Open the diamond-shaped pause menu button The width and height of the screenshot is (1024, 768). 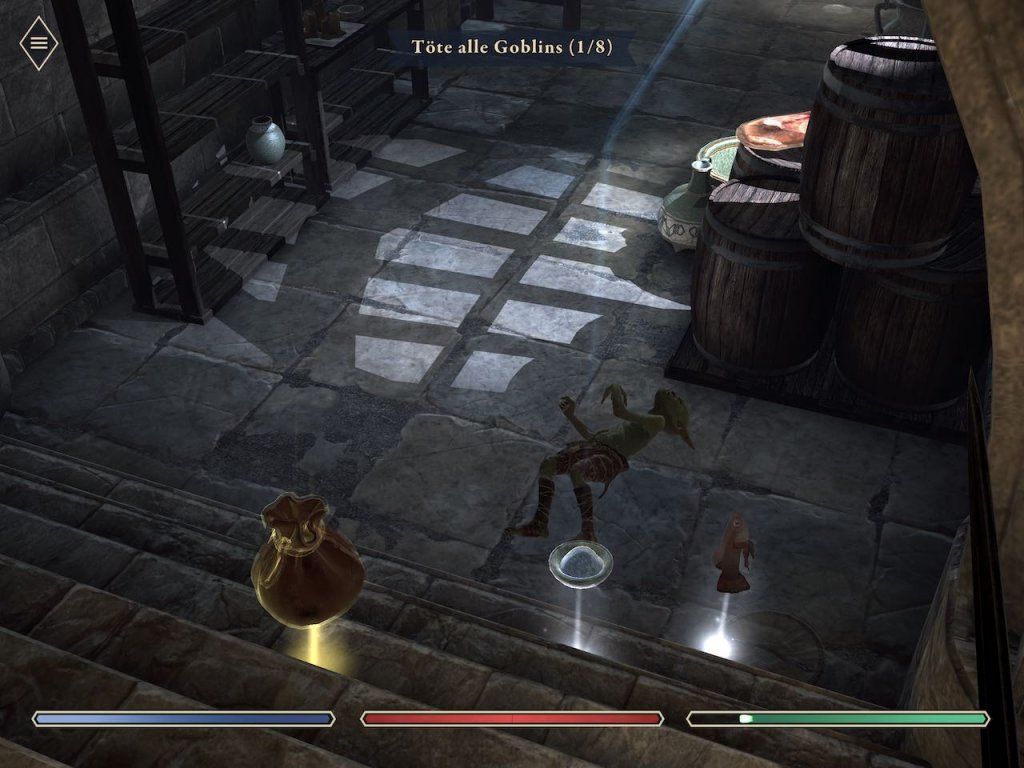pos(39,43)
